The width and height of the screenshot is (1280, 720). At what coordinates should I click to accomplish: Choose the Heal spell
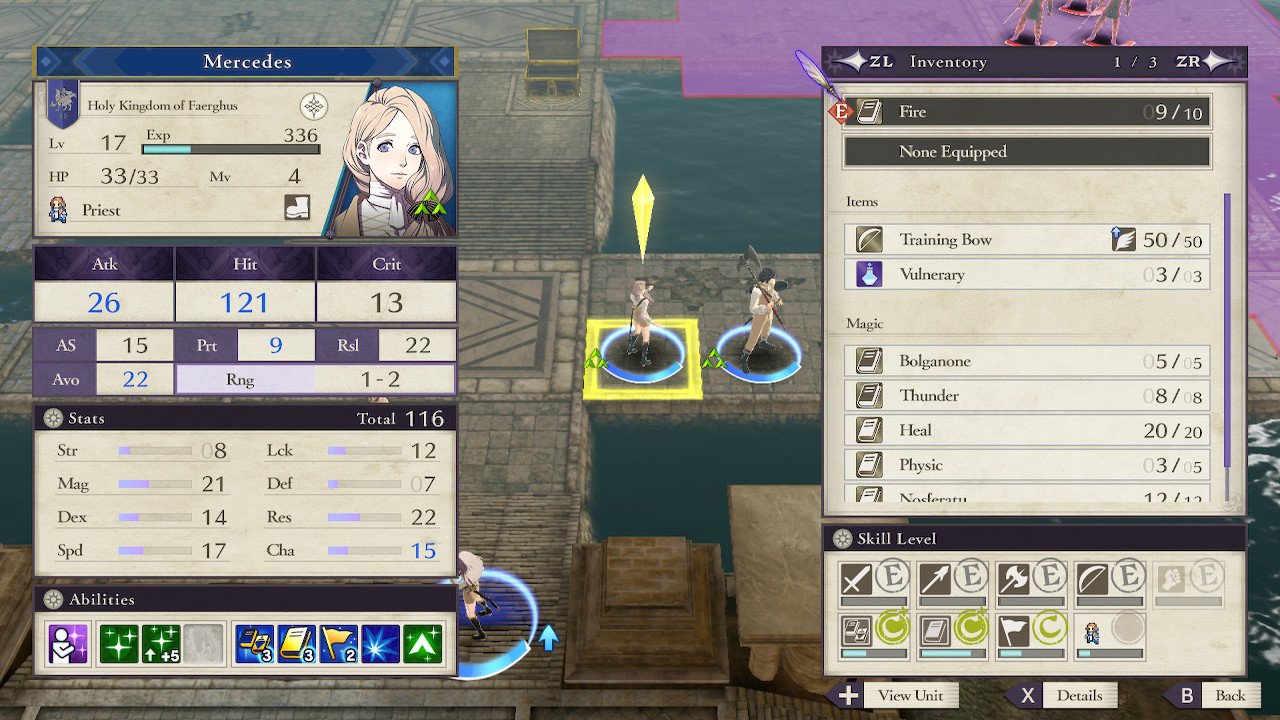[x=1027, y=431]
